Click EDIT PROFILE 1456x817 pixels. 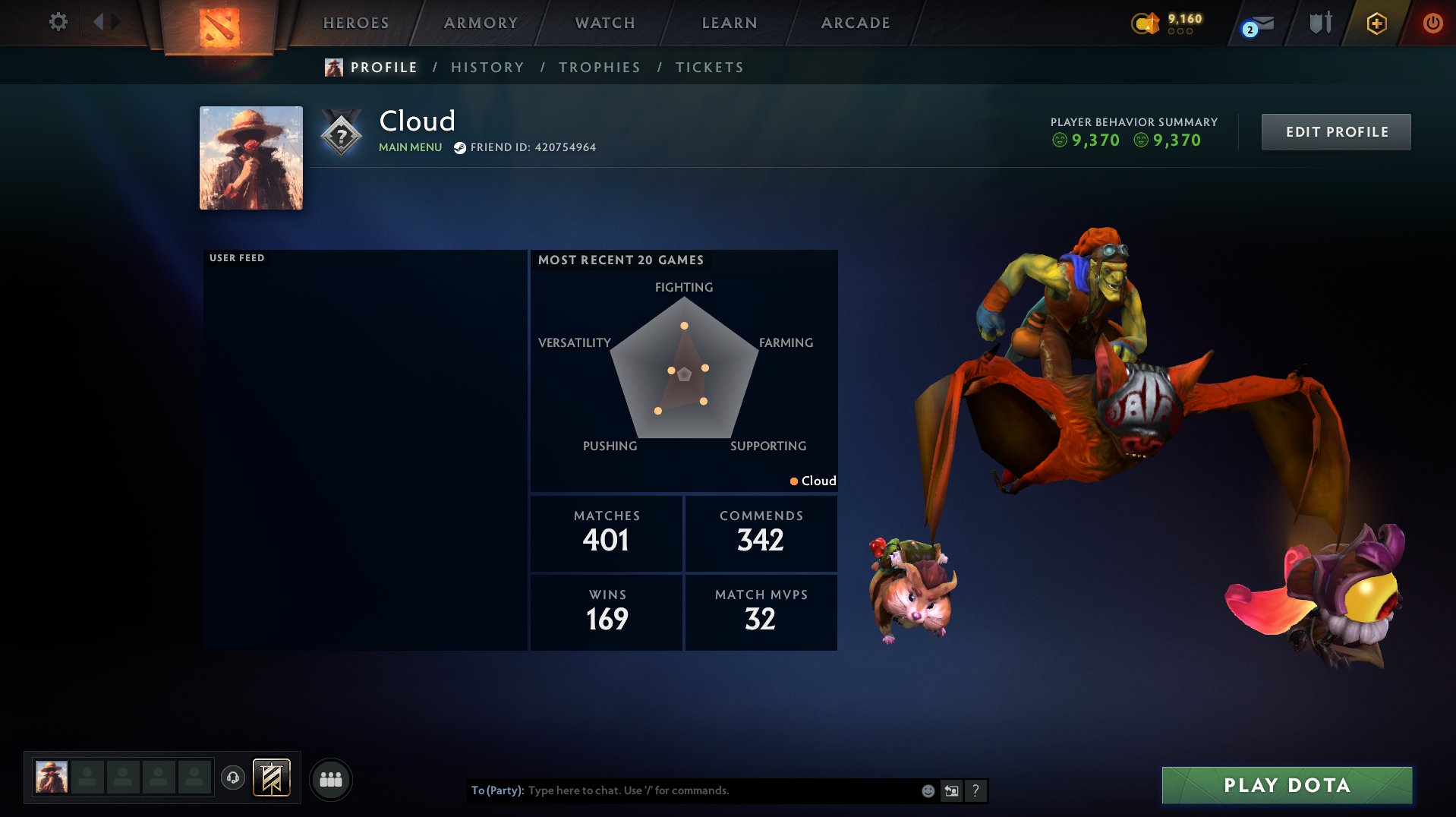(x=1335, y=131)
